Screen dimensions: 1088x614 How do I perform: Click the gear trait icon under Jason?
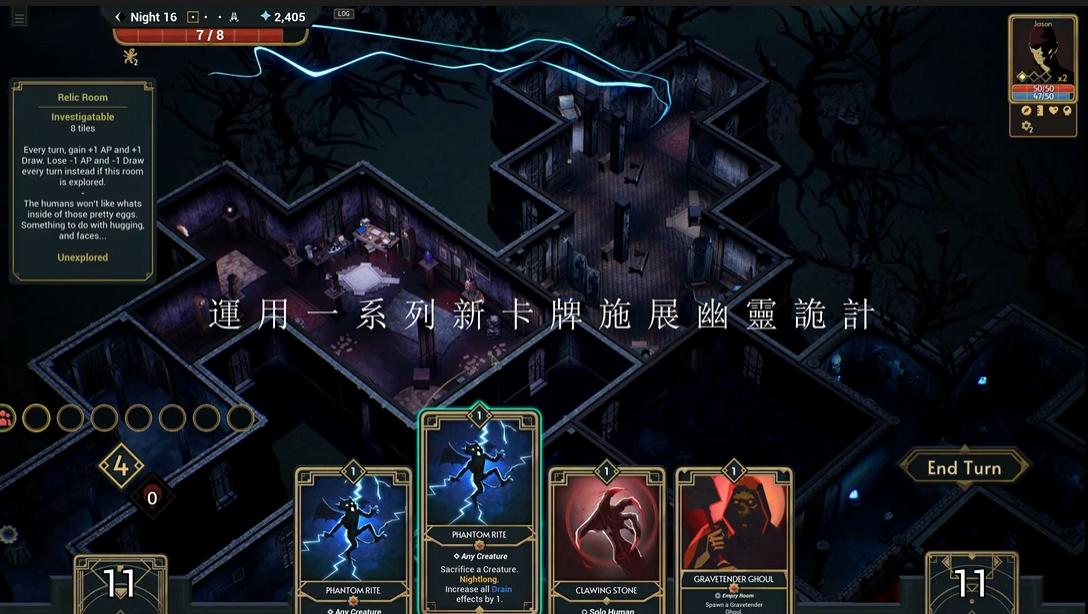click(x=1026, y=127)
